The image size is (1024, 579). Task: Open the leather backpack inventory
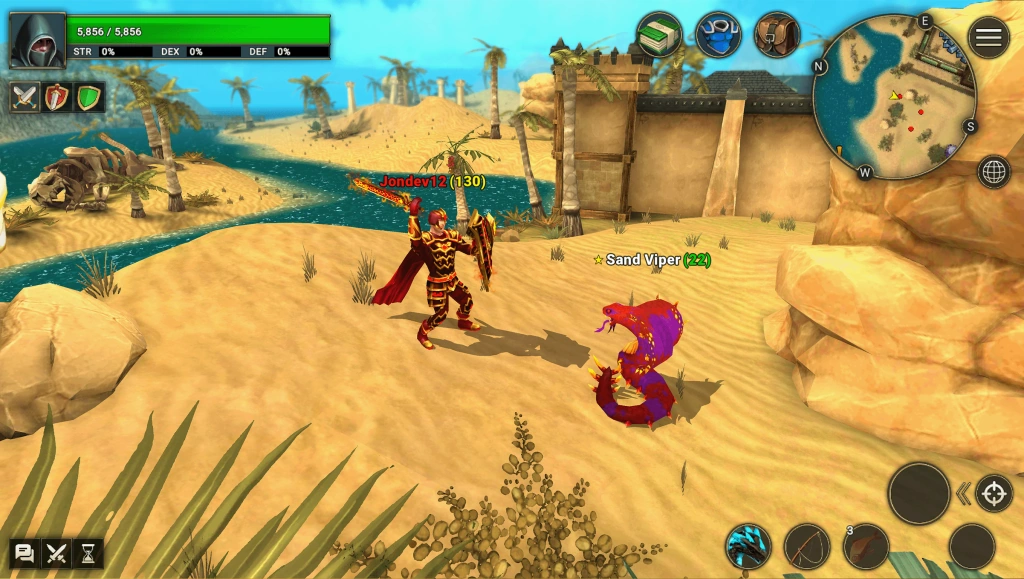pos(776,35)
